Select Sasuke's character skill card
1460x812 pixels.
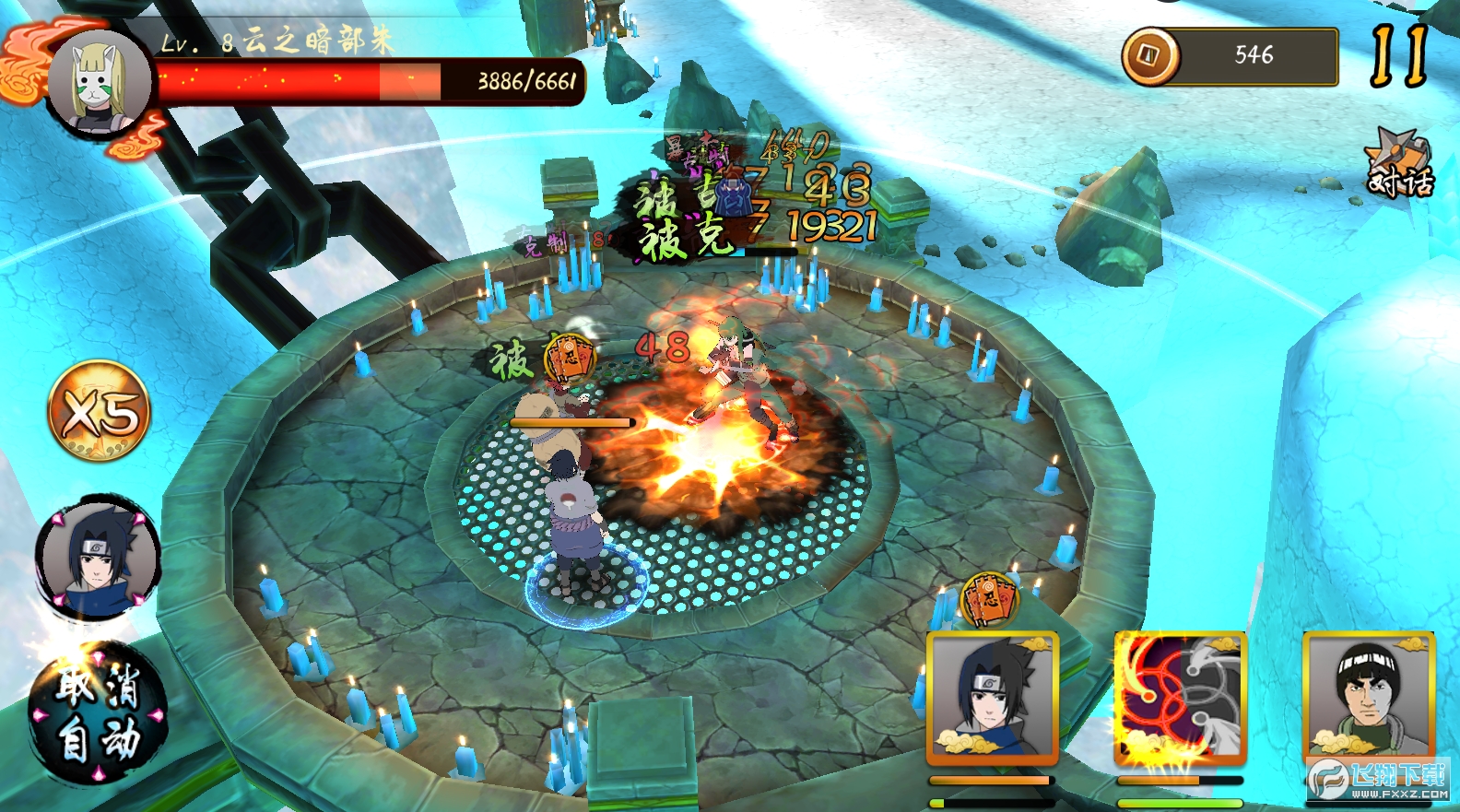(x=992, y=698)
